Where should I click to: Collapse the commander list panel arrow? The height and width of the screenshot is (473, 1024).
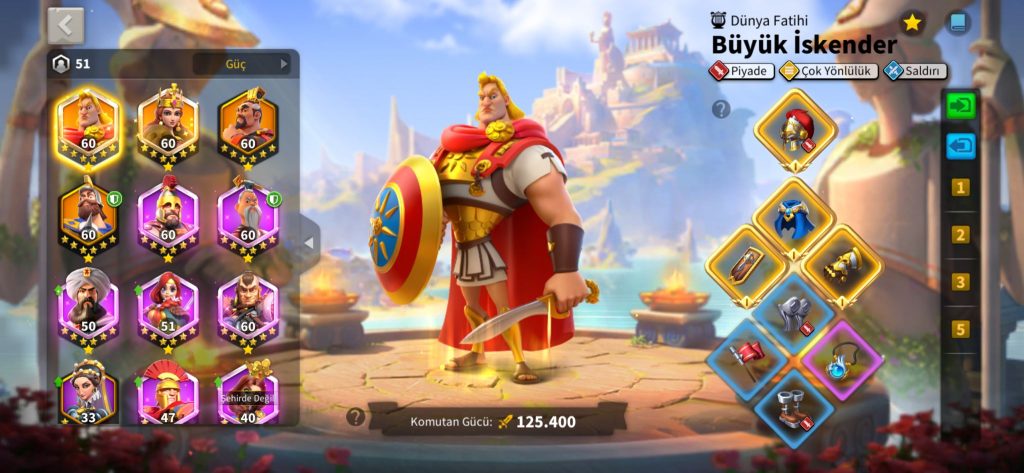pos(308,243)
